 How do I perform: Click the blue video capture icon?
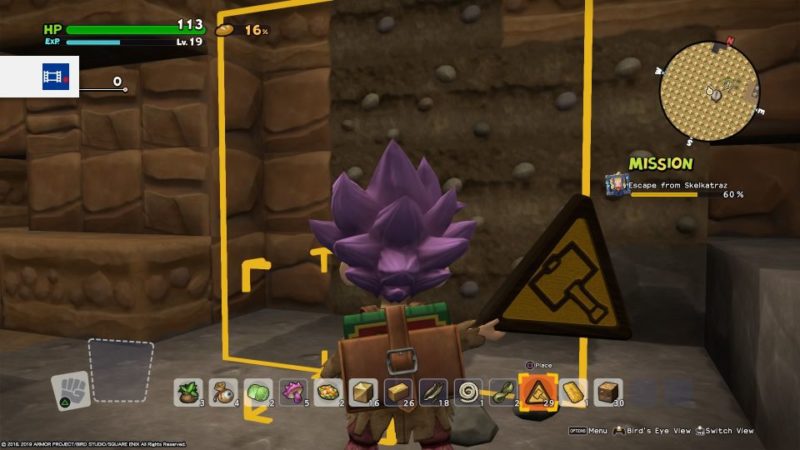click(53, 76)
